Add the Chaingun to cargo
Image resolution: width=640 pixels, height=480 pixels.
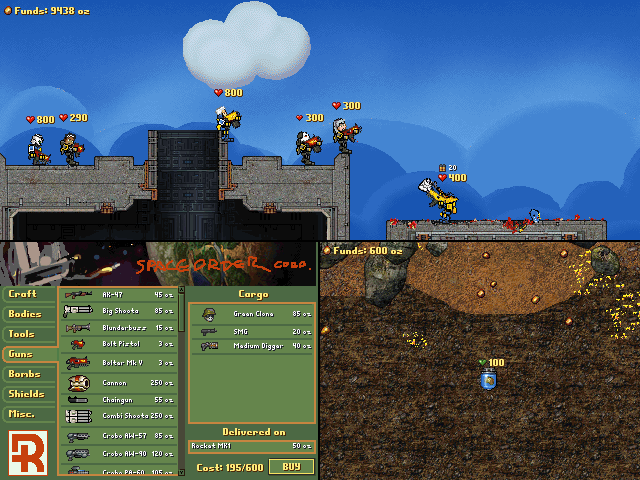(x=120, y=399)
